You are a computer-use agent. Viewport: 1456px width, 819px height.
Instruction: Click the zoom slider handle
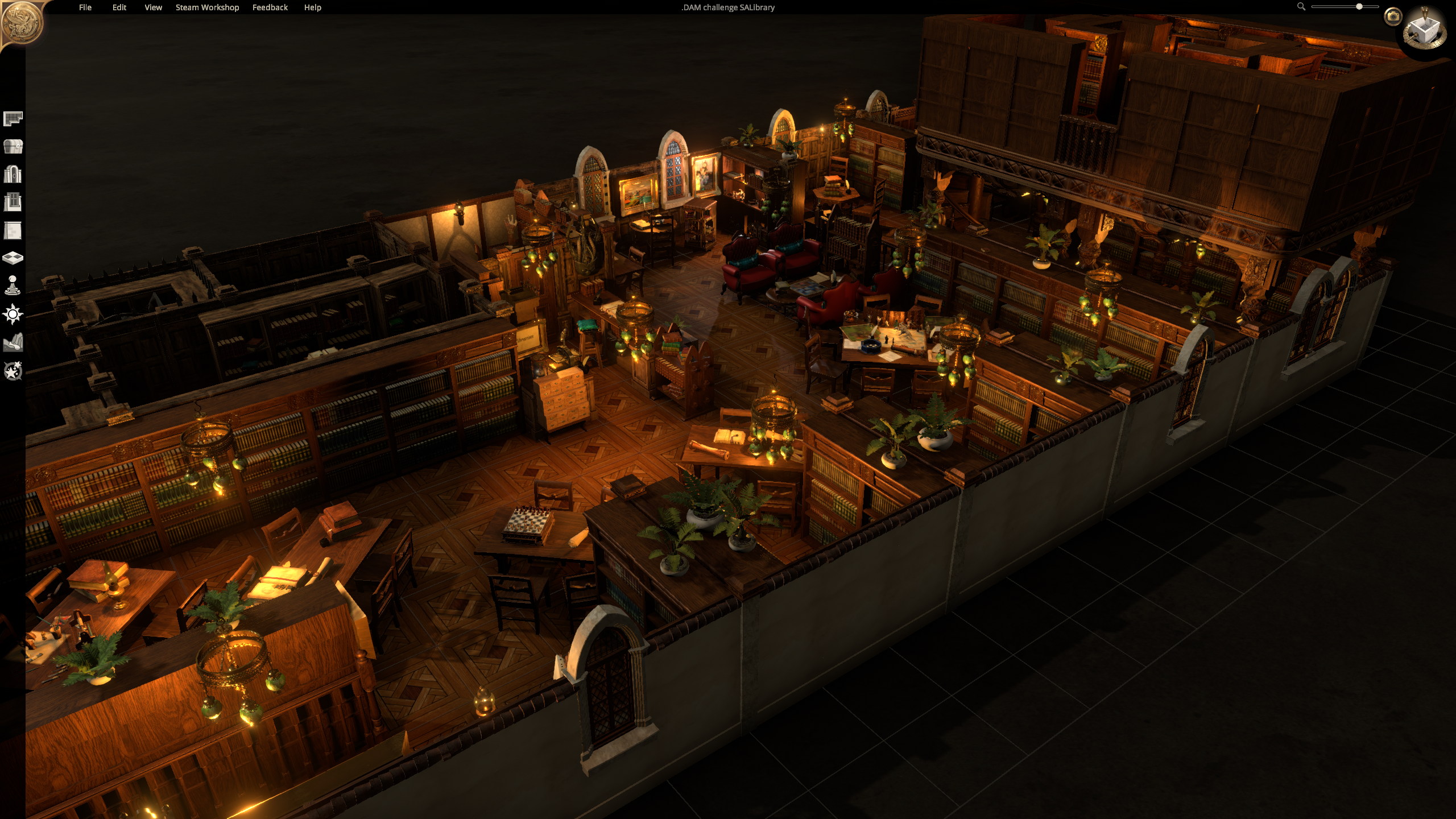tap(1359, 7)
